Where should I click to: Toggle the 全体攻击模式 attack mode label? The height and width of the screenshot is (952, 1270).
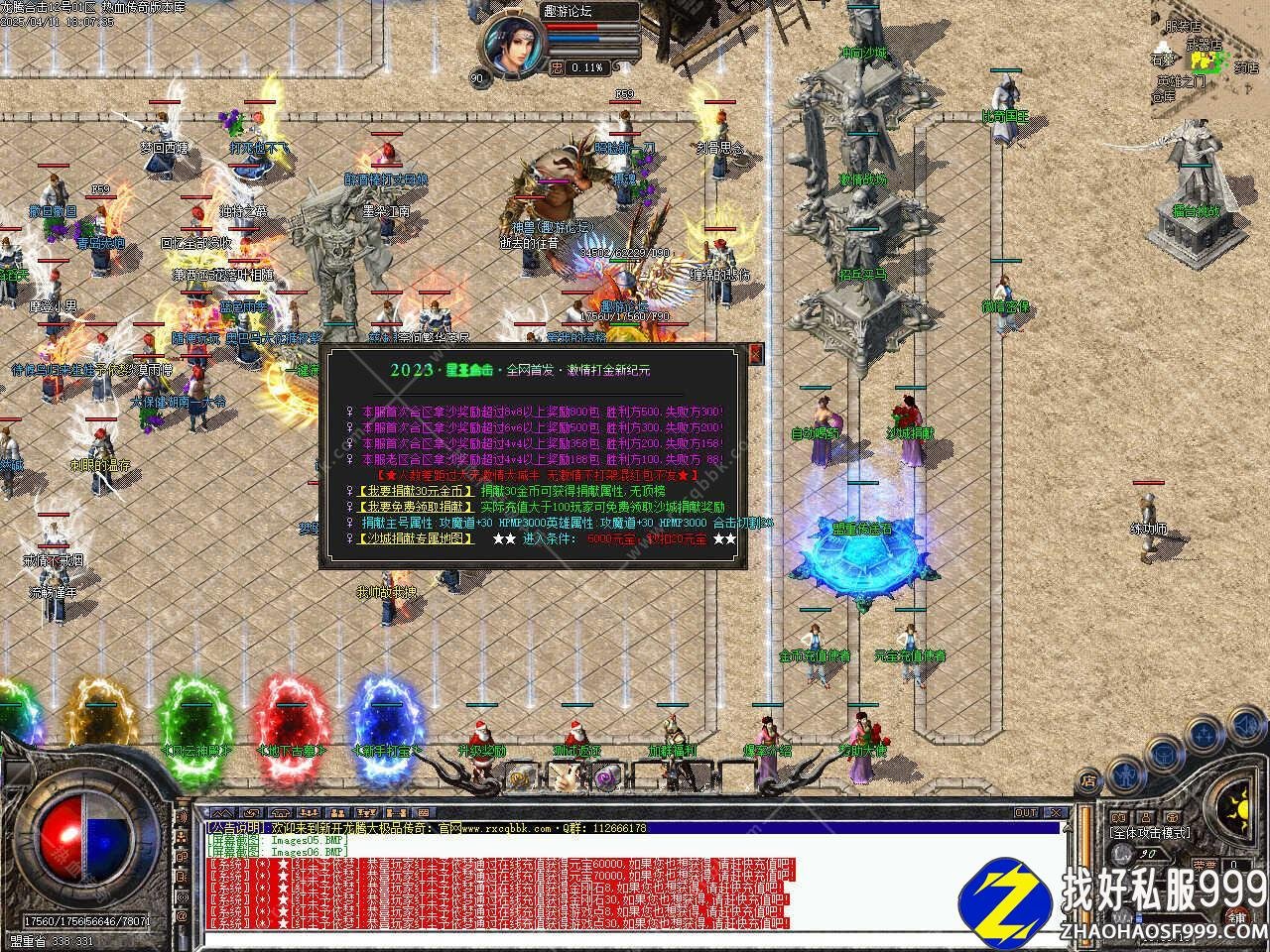1149,833
